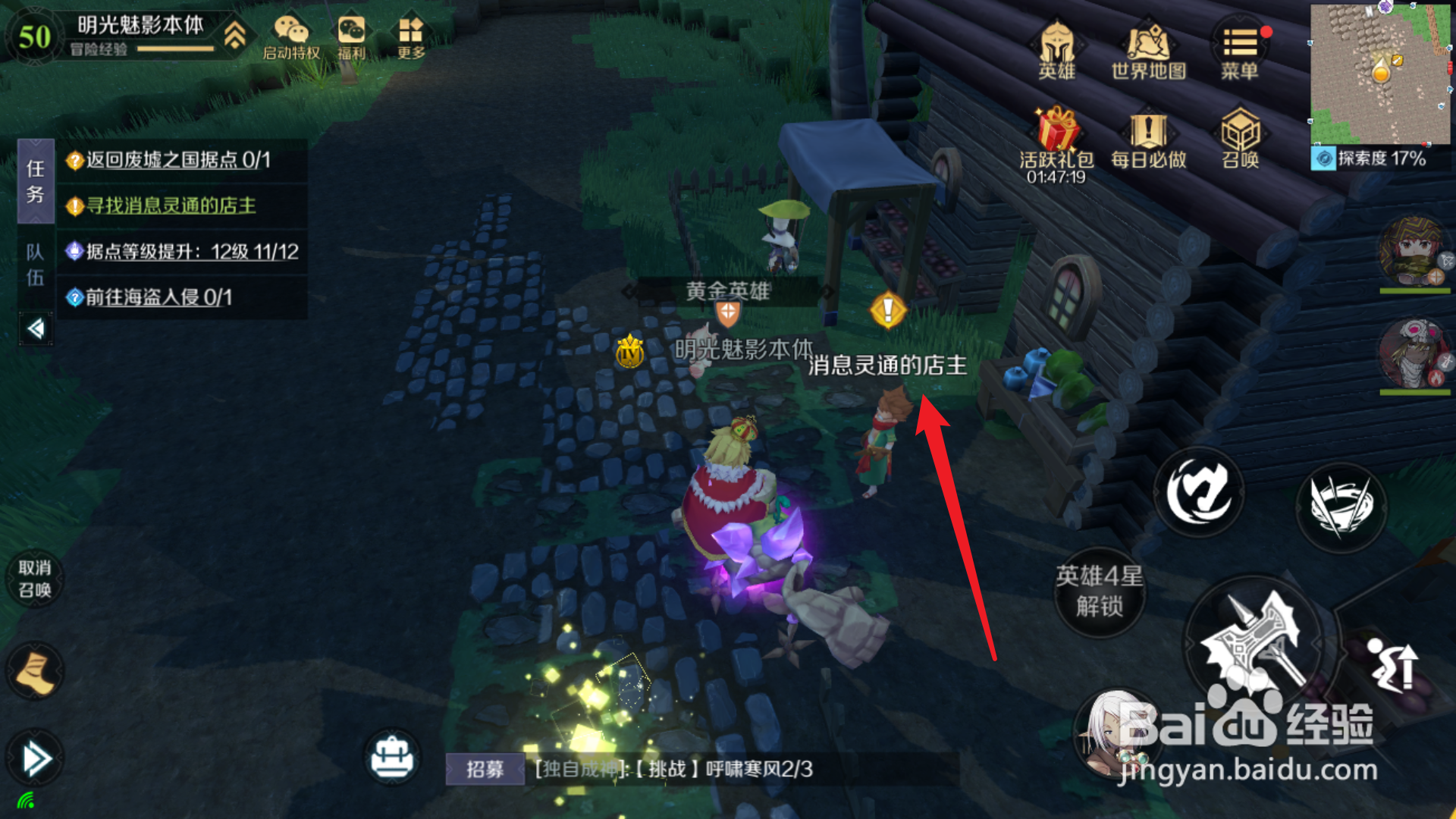Click the quest 寻找消息灵通的店主
Screen dimensions: 1456x819
[171, 206]
